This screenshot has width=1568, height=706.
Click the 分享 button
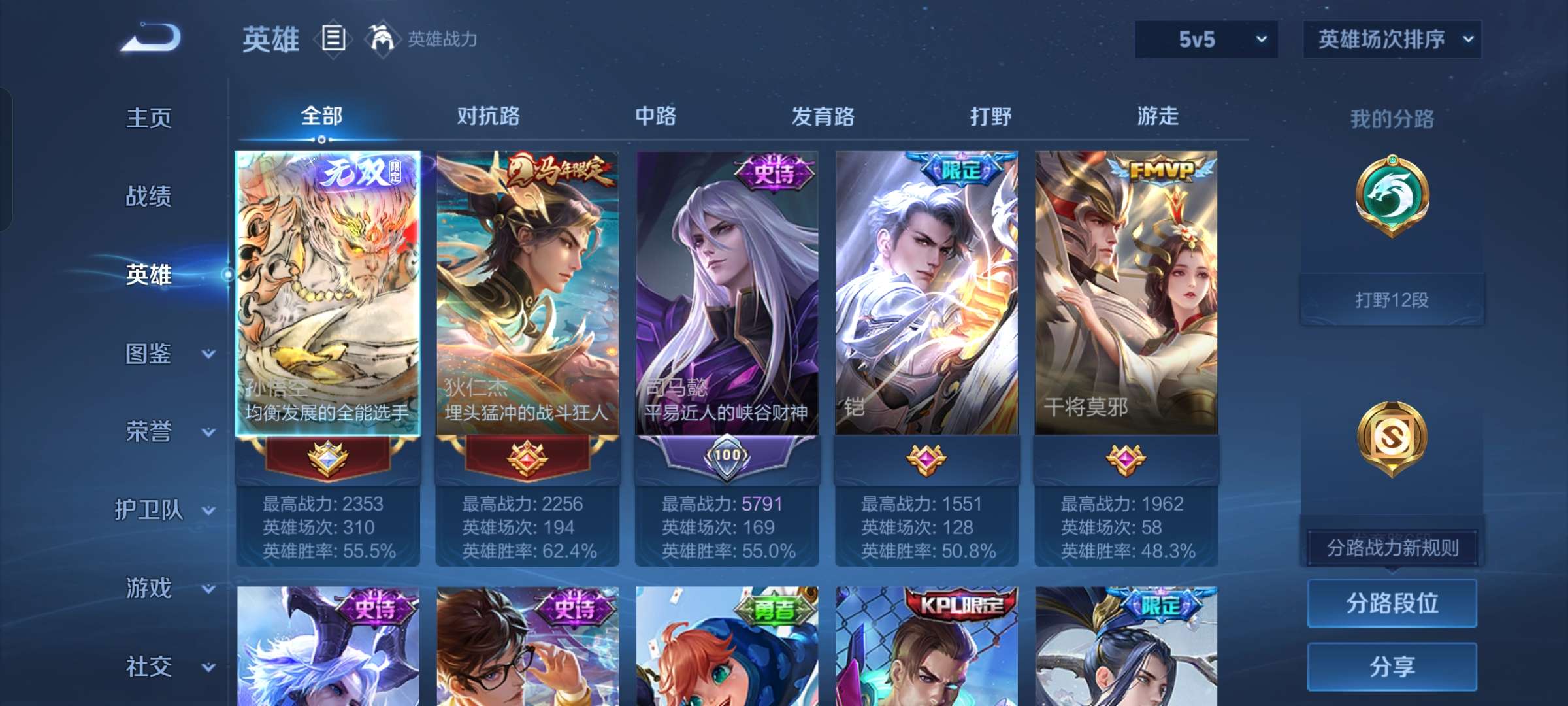click(x=1392, y=665)
